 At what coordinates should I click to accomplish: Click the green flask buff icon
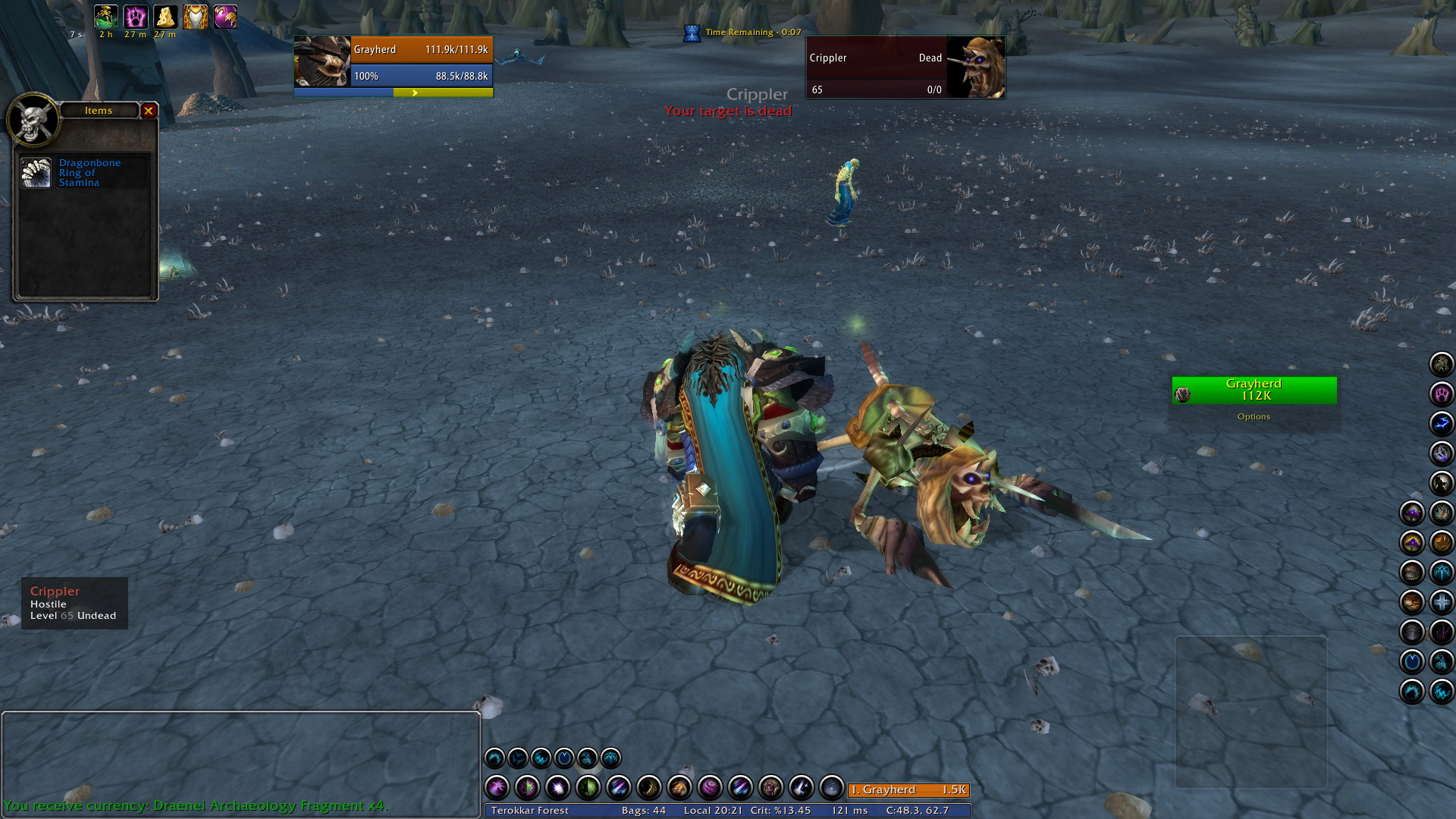[x=105, y=17]
